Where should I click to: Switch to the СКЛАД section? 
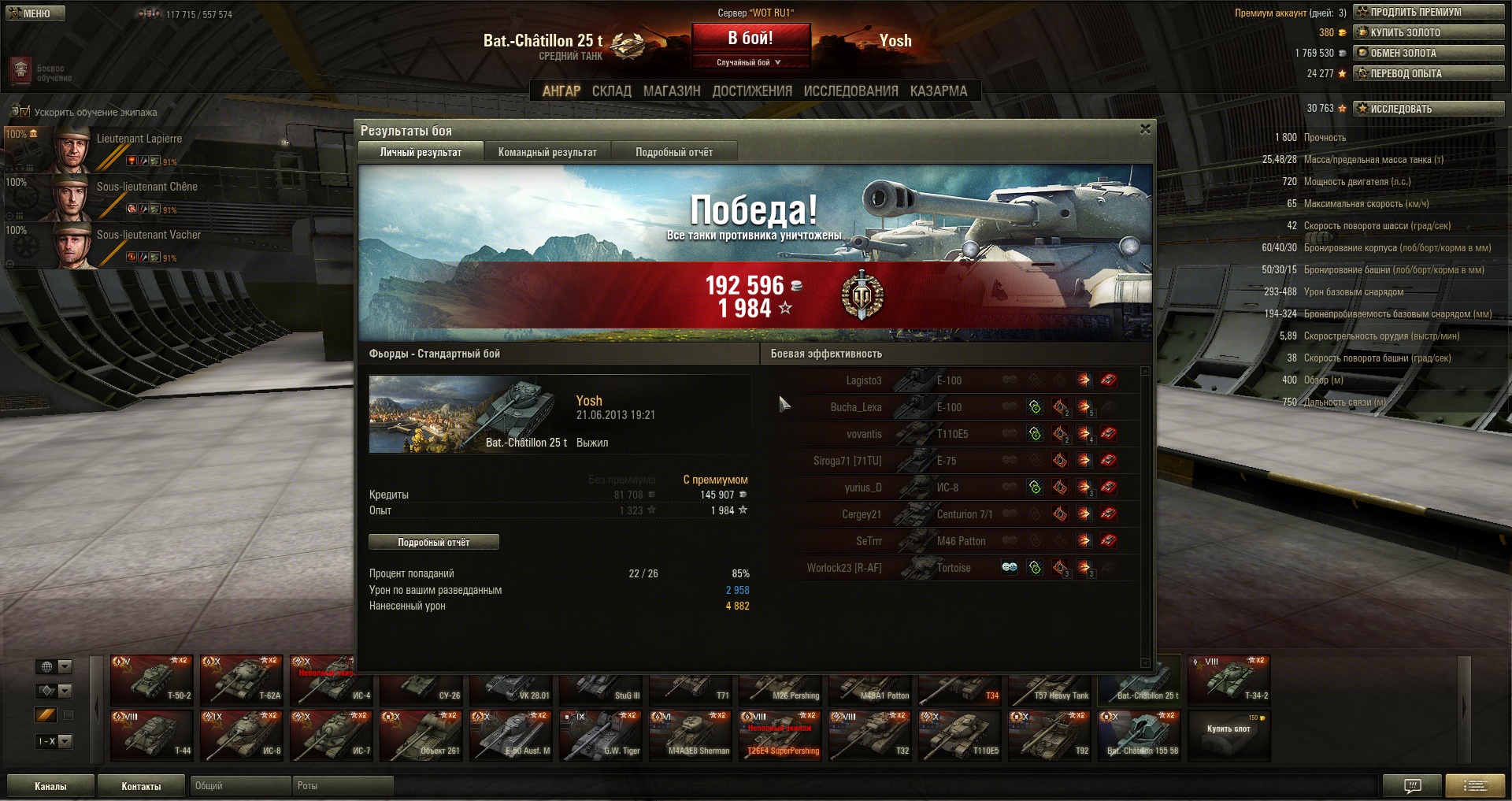click(x=611, y=91)
